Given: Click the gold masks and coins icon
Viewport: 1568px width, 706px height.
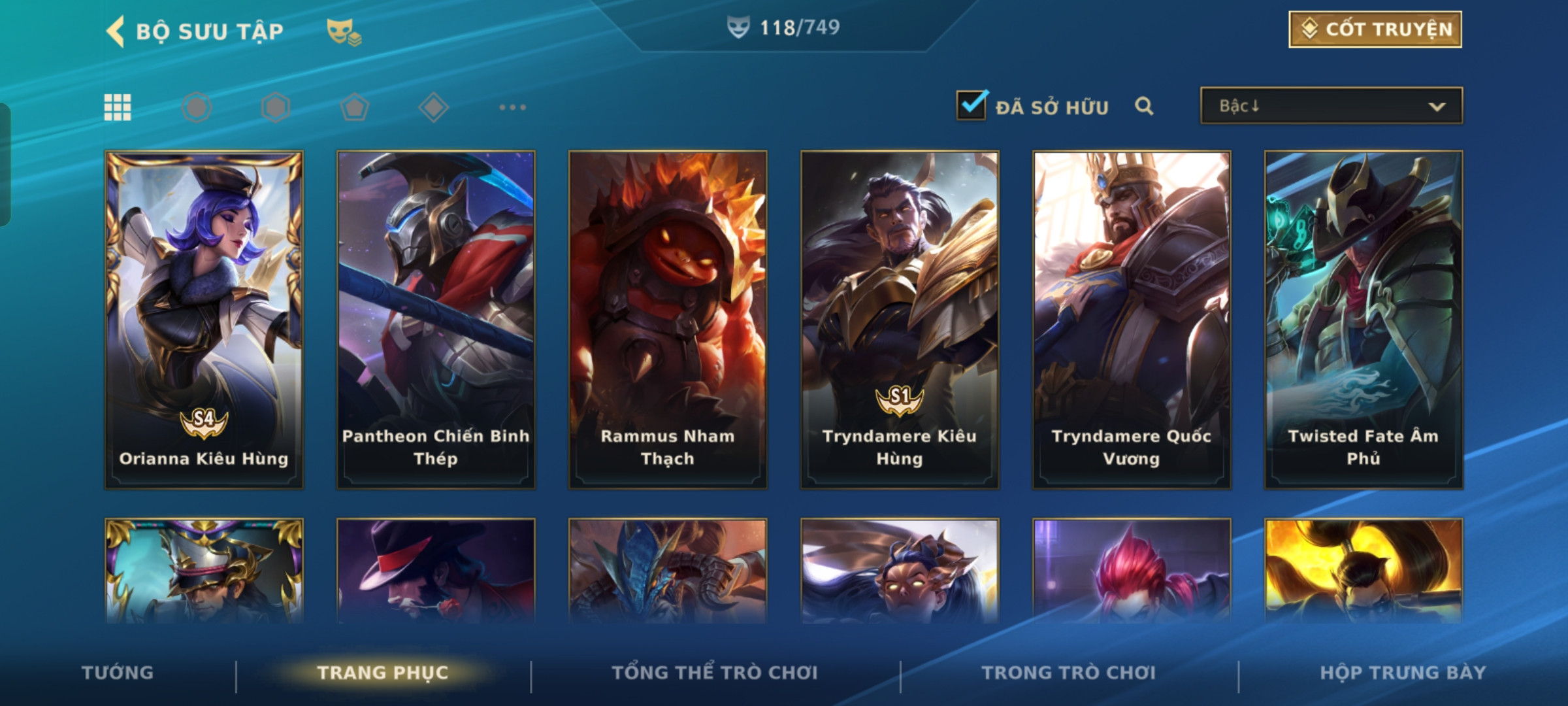Looking at the screenshot, I should [344, 31].
